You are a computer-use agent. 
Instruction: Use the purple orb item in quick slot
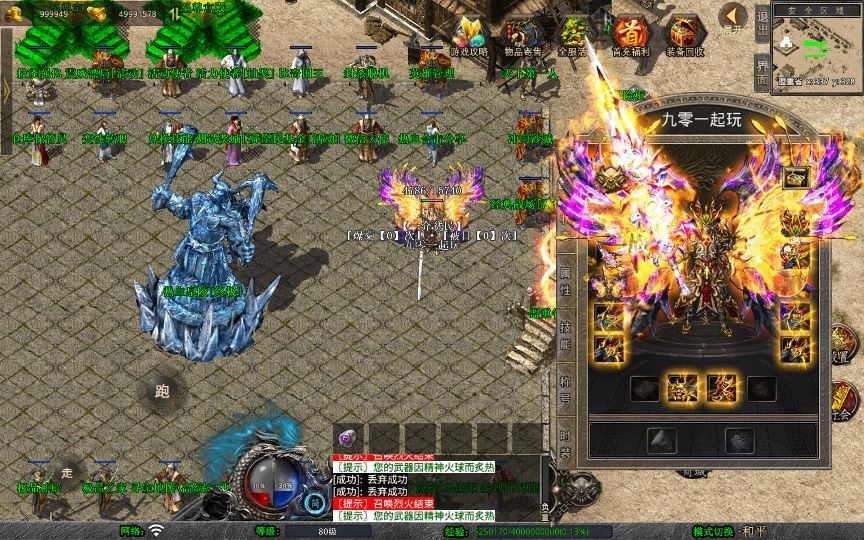[x=349, y=438]
